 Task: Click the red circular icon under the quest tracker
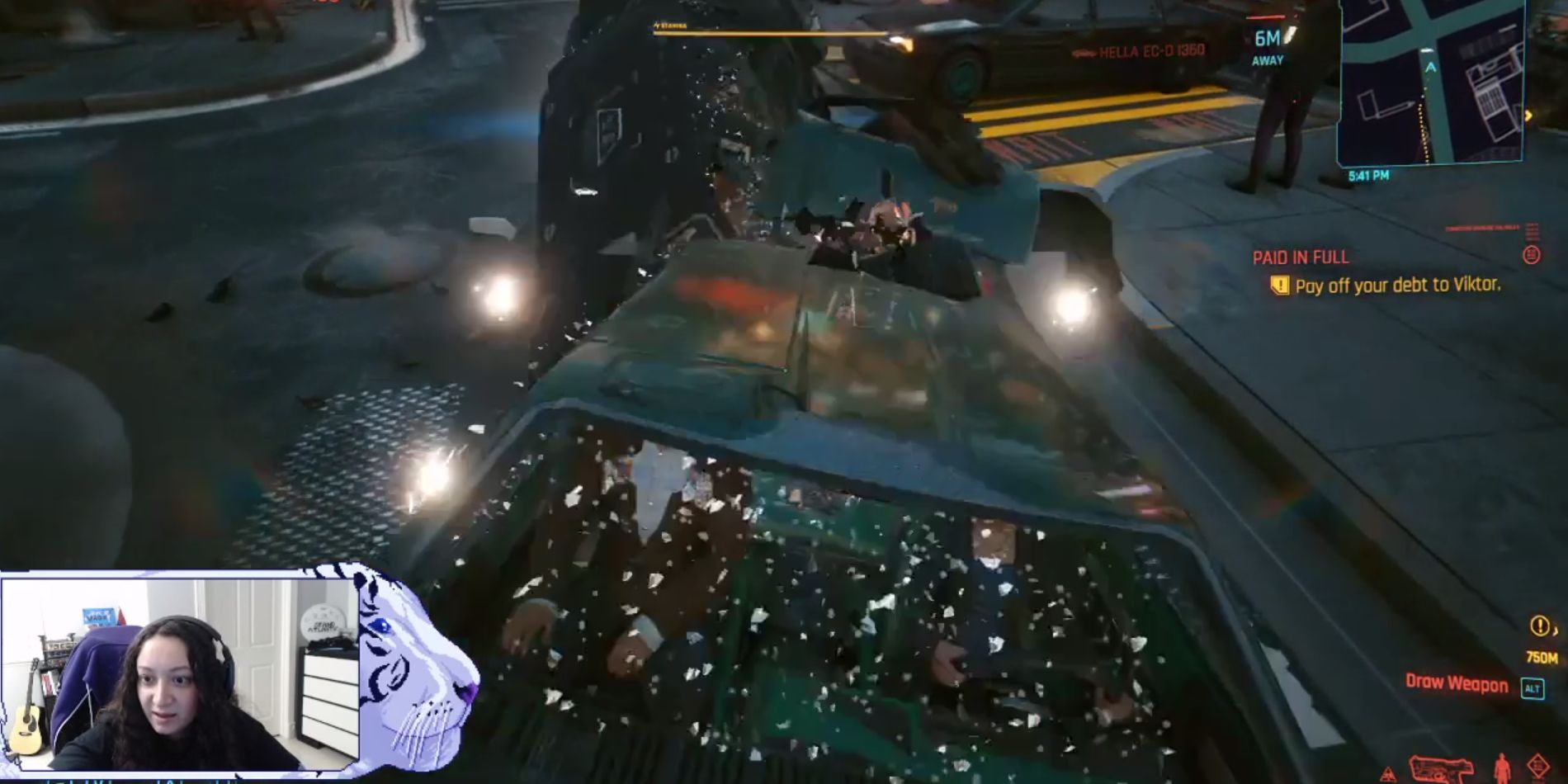[x=1532, y=256]
